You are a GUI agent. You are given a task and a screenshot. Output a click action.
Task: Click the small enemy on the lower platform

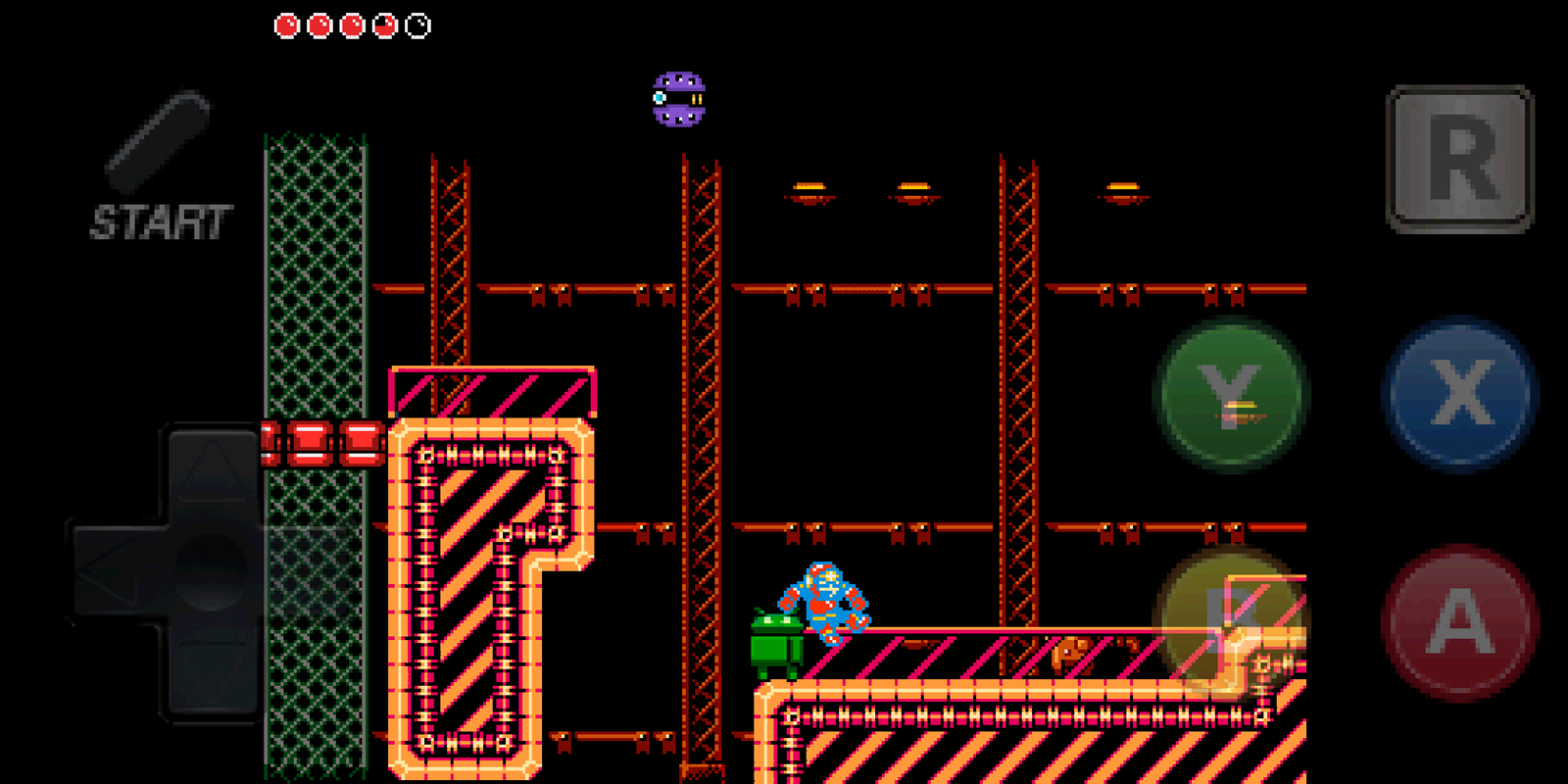click(x=1068, y=652)
